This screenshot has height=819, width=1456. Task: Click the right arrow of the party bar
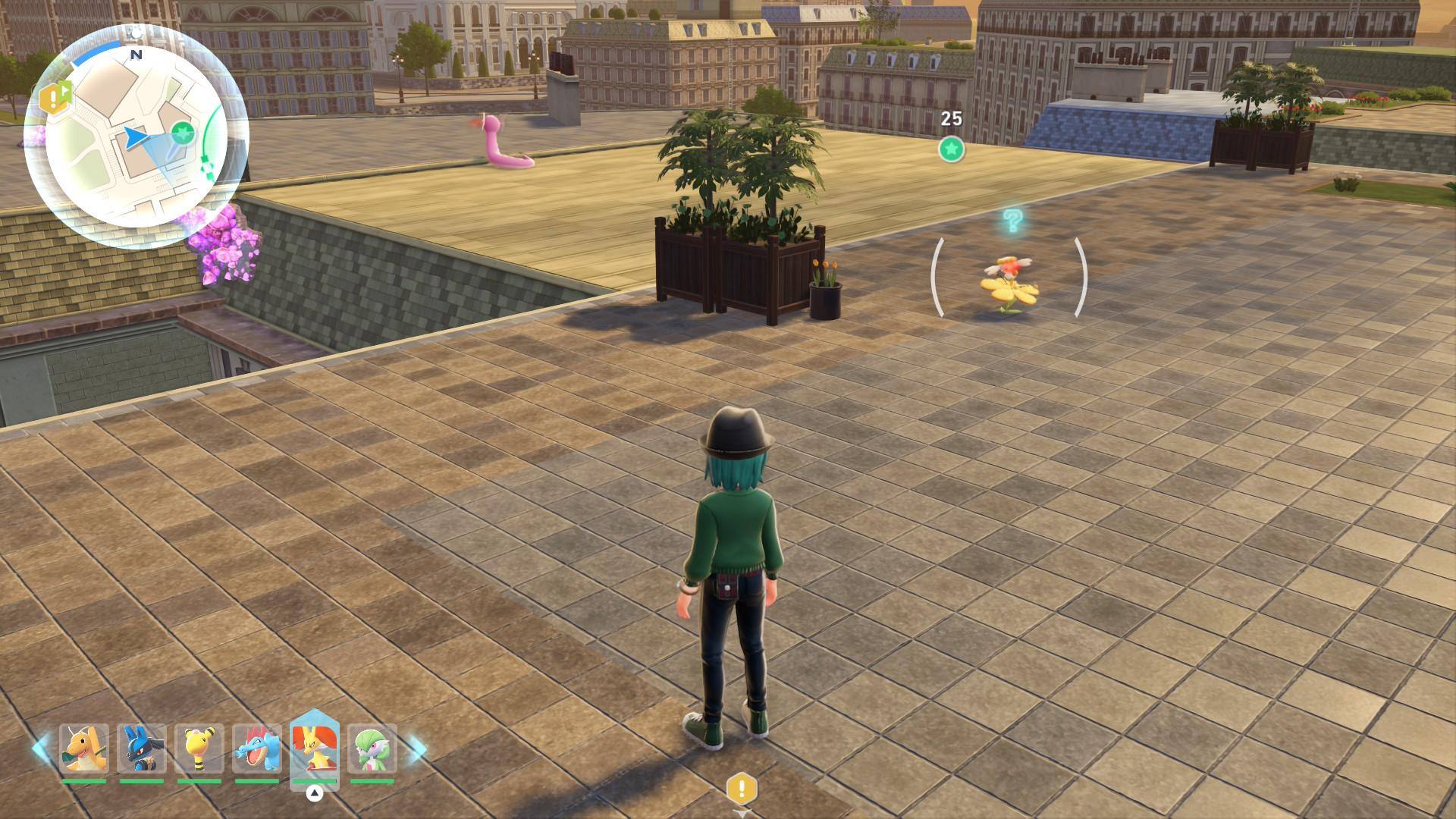[417, 748]
